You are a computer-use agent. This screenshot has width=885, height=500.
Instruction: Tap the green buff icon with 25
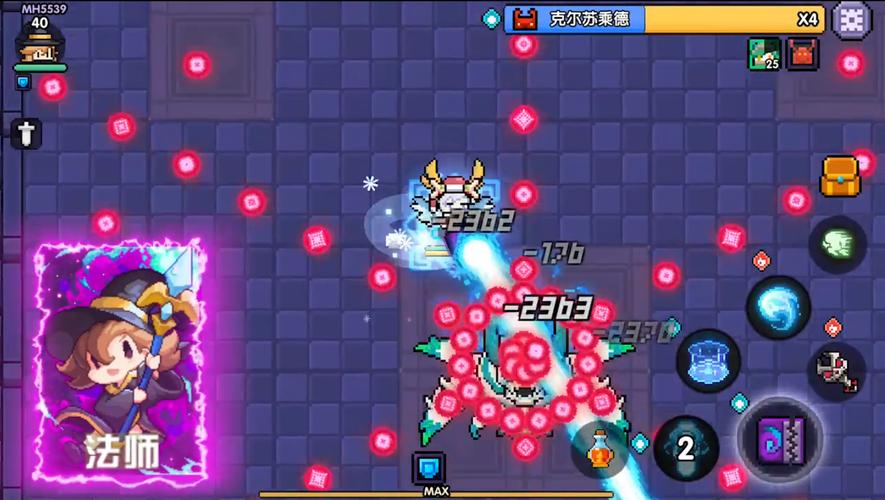click(x=764, y=54)
